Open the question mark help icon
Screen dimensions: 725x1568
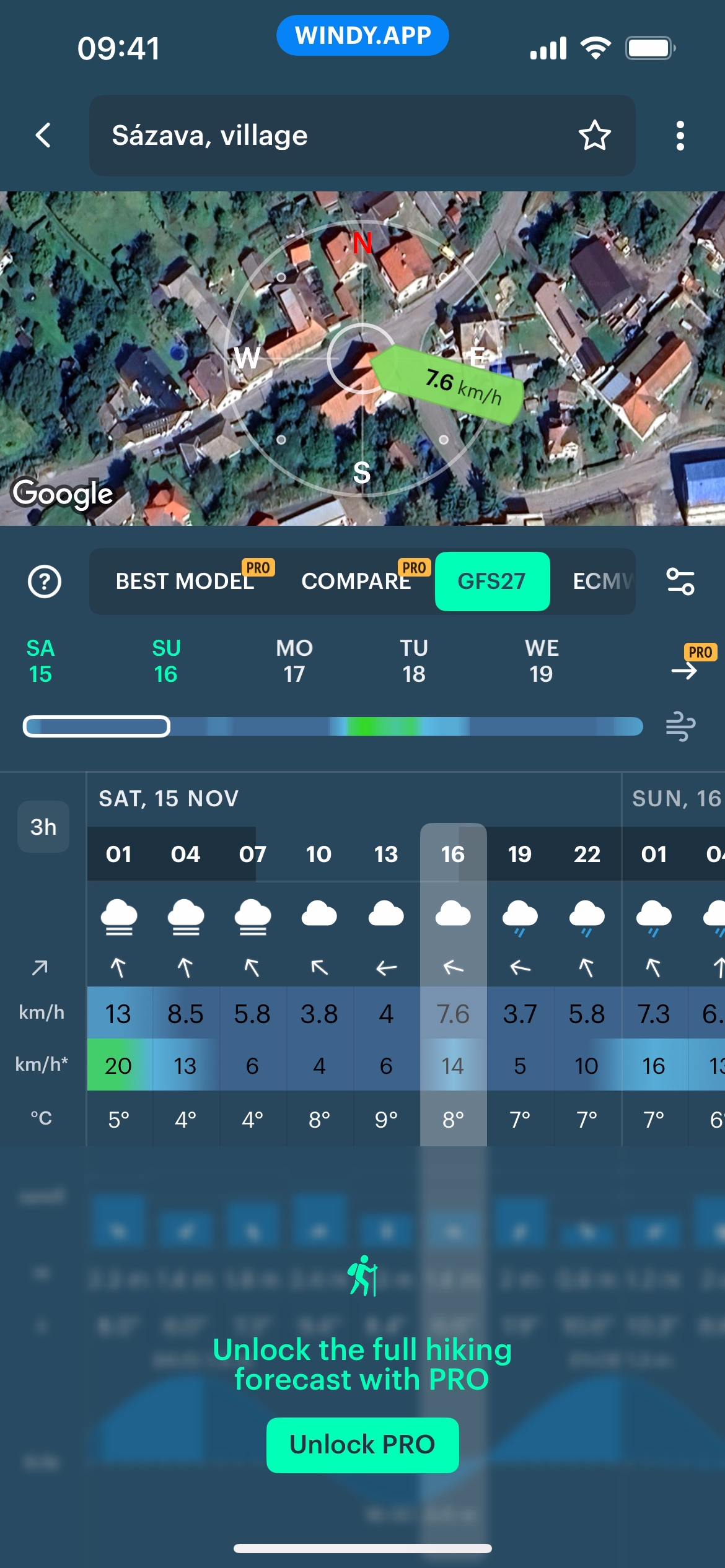click(45, 581)
